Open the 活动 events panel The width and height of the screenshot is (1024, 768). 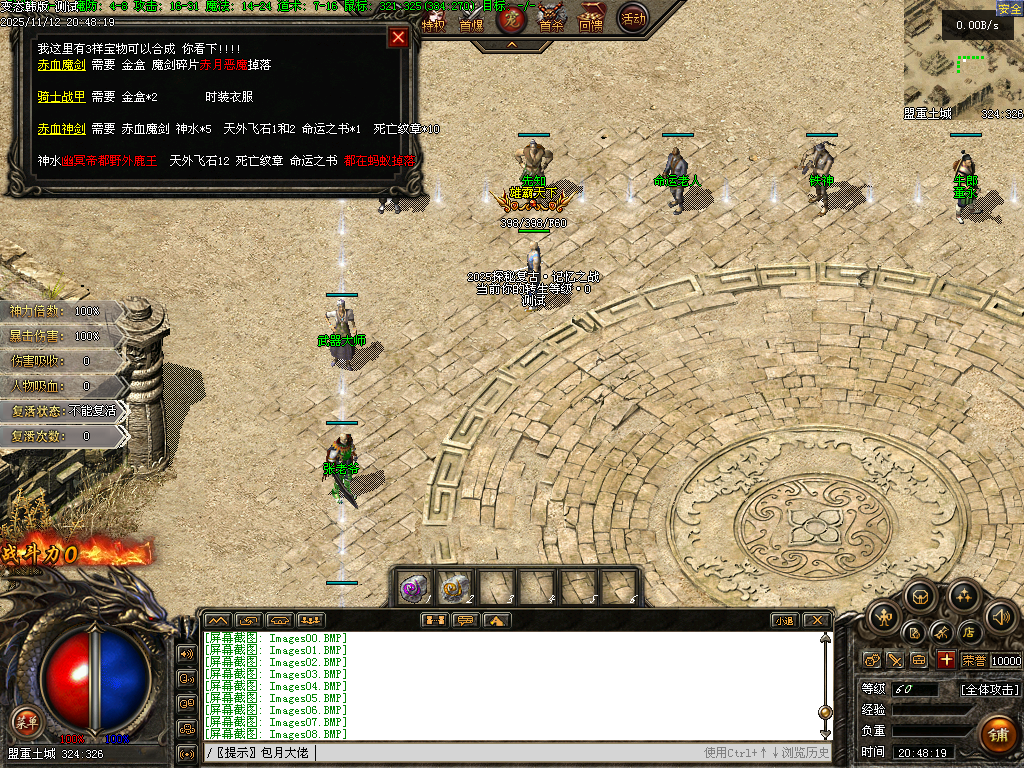pos(632,17)
